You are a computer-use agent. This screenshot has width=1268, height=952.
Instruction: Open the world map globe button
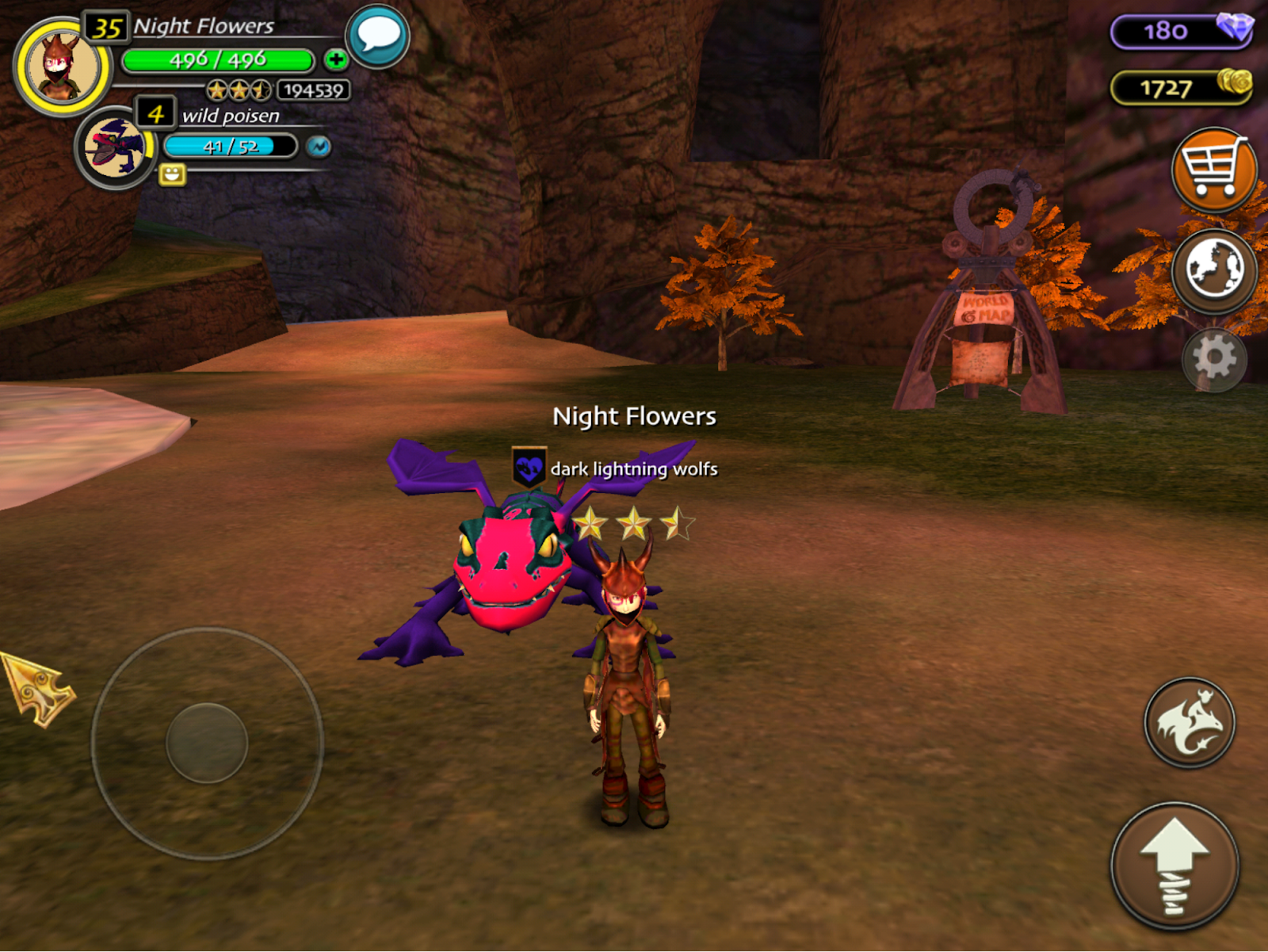coord(1213,270)
